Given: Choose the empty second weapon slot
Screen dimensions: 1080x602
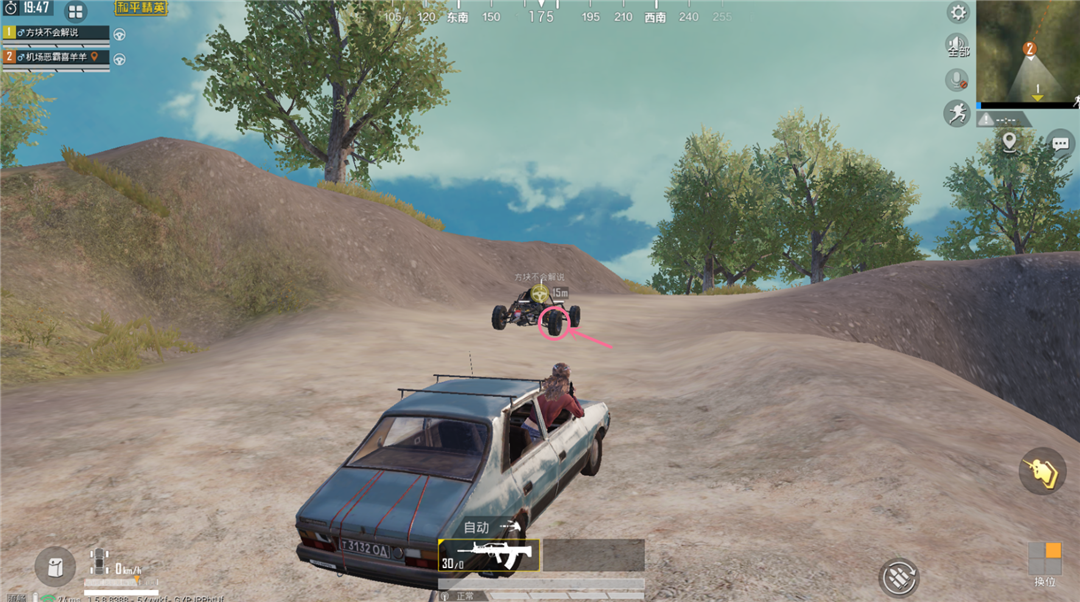Looking at the screenshot, I should (594, 555).
